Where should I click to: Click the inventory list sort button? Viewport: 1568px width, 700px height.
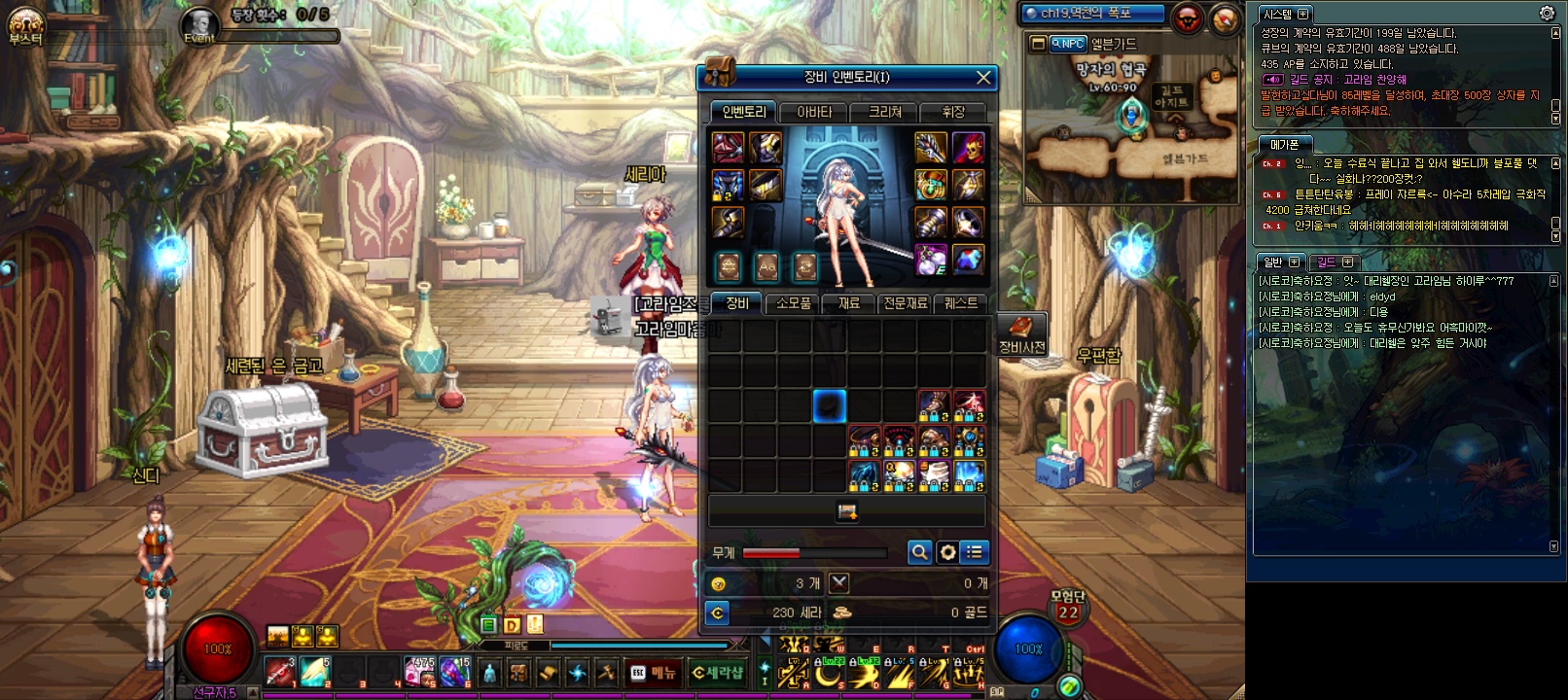pyautogui.click(x=975, y=552)
